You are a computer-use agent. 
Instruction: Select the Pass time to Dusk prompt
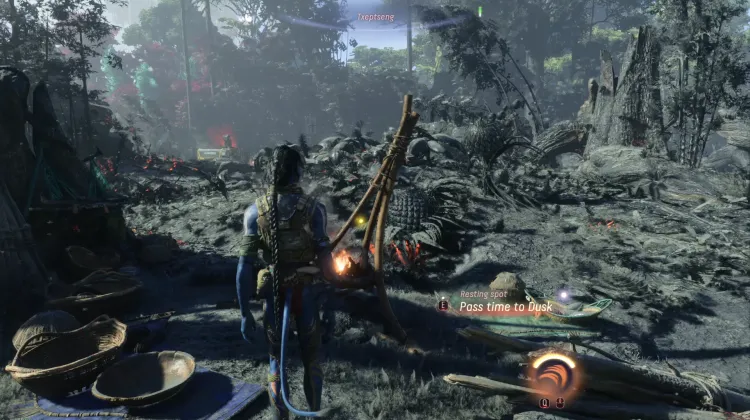[507, 307]
